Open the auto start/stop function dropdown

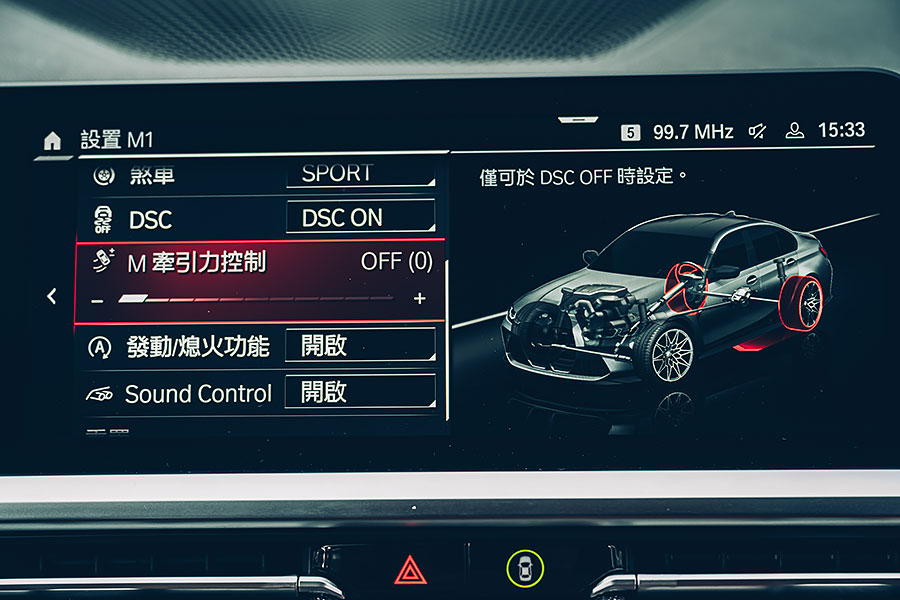point(360,346)
